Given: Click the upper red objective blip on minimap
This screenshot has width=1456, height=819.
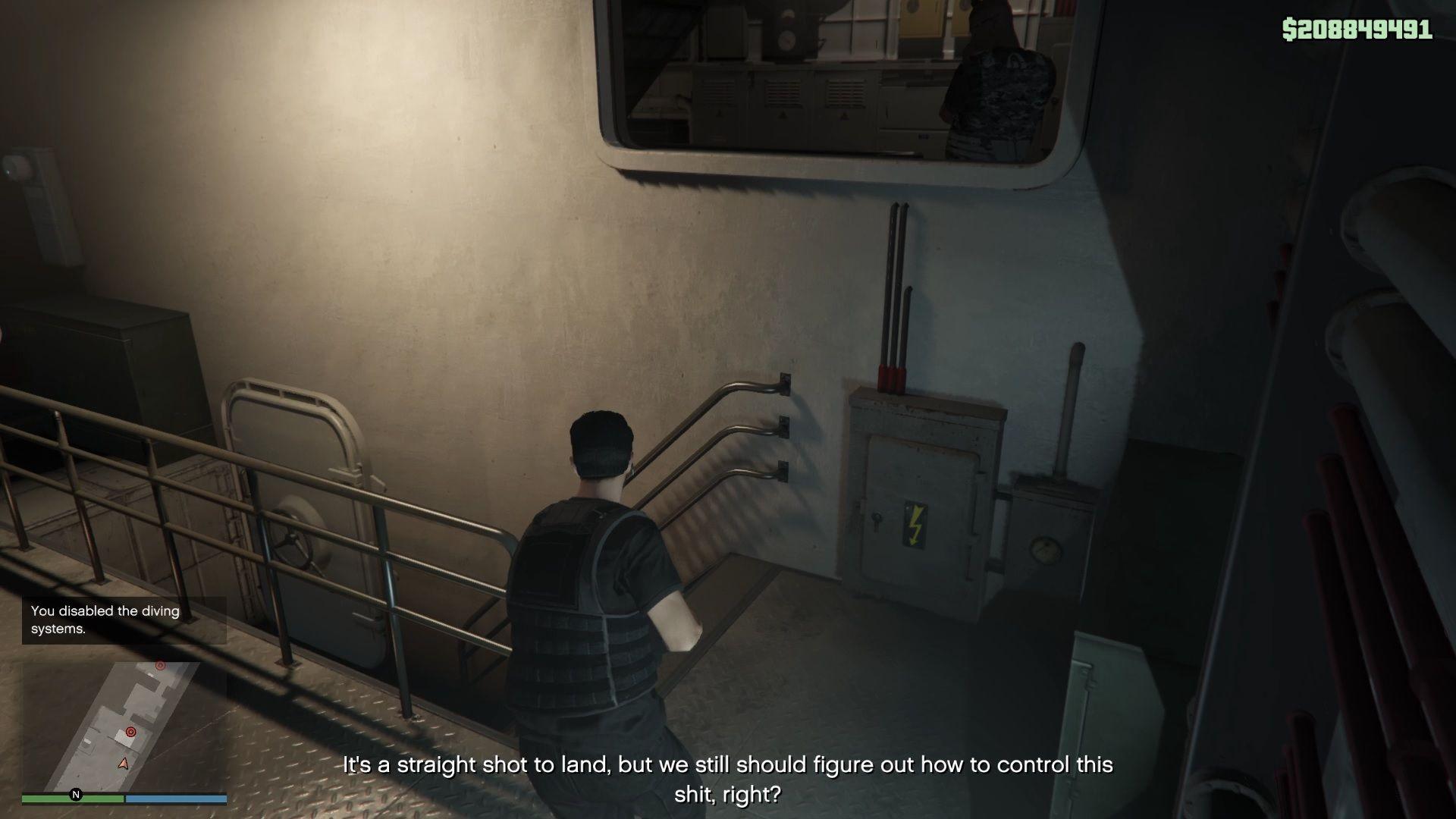Looking at the screenshot, I should click(x=160, y=665).
